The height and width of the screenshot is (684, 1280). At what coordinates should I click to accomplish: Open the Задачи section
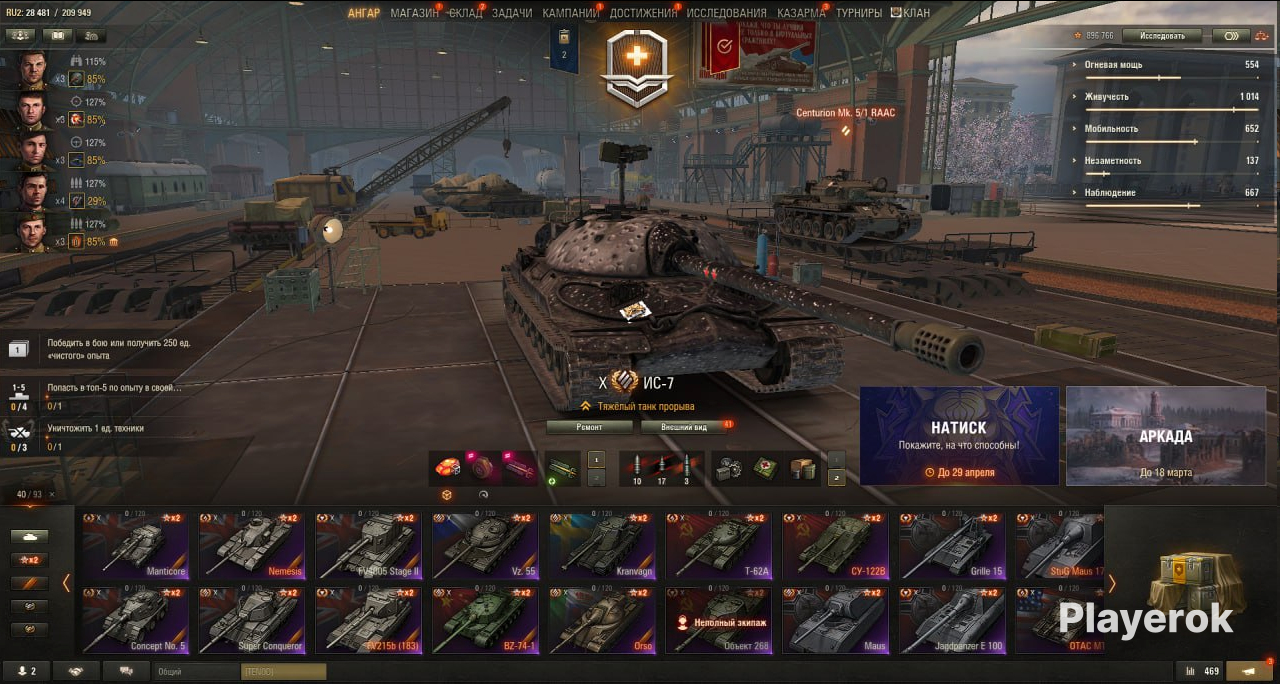512,13
